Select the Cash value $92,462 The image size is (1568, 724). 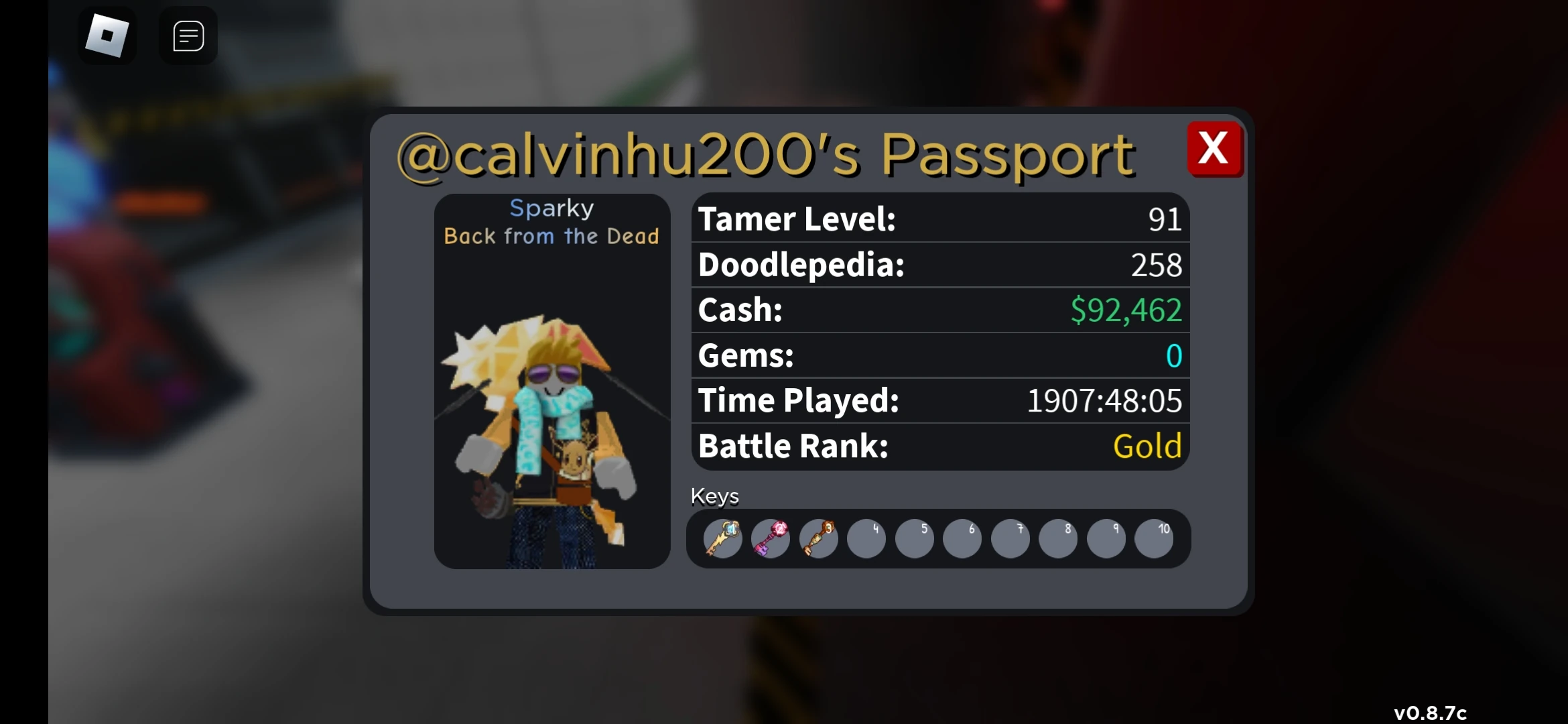[x=1126, y=310]
